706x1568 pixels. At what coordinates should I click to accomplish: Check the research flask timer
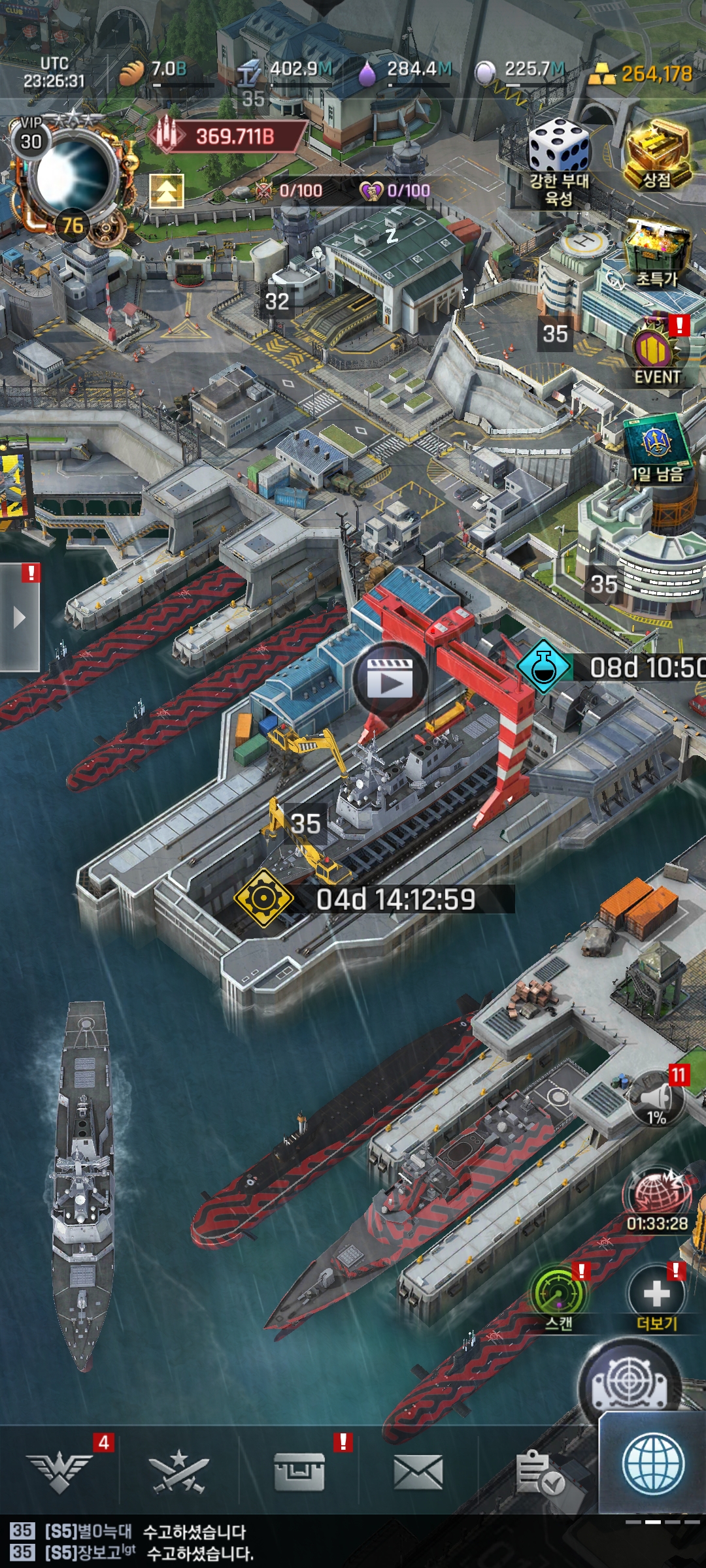545,667
